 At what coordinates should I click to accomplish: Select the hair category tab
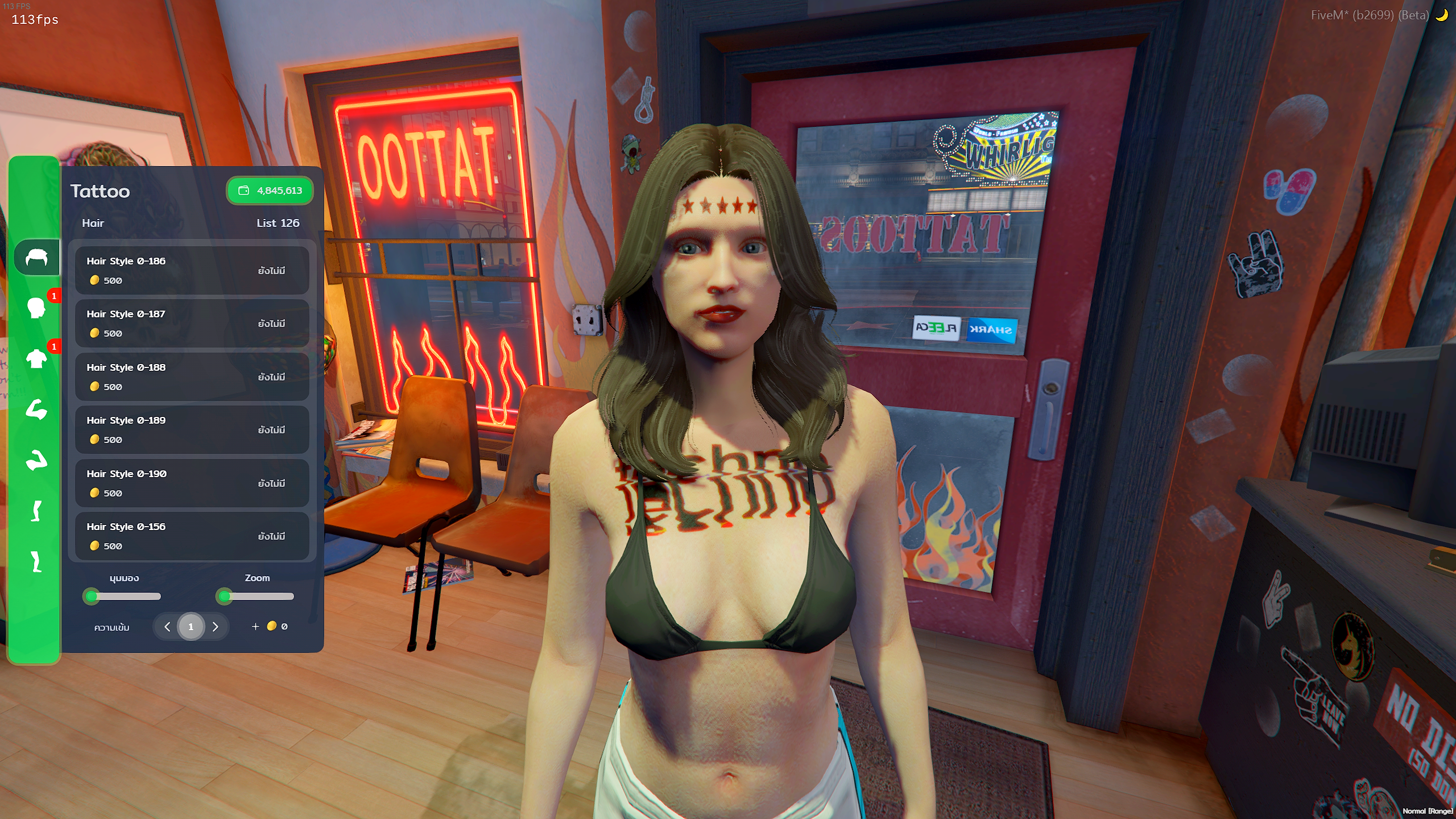click(37, 258)
